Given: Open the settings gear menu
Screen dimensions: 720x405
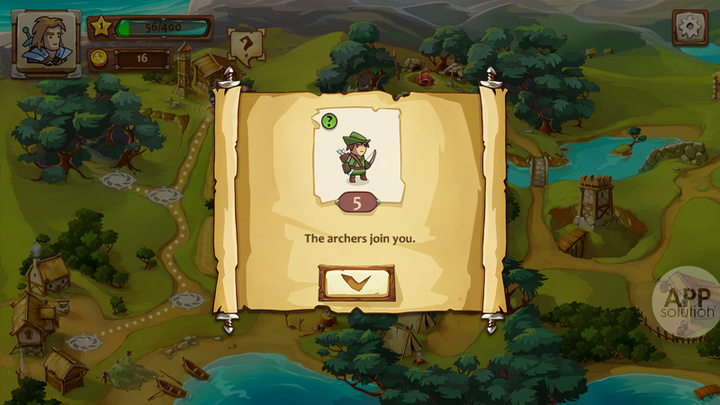Looking at the screenshot, I should point(689,27).
